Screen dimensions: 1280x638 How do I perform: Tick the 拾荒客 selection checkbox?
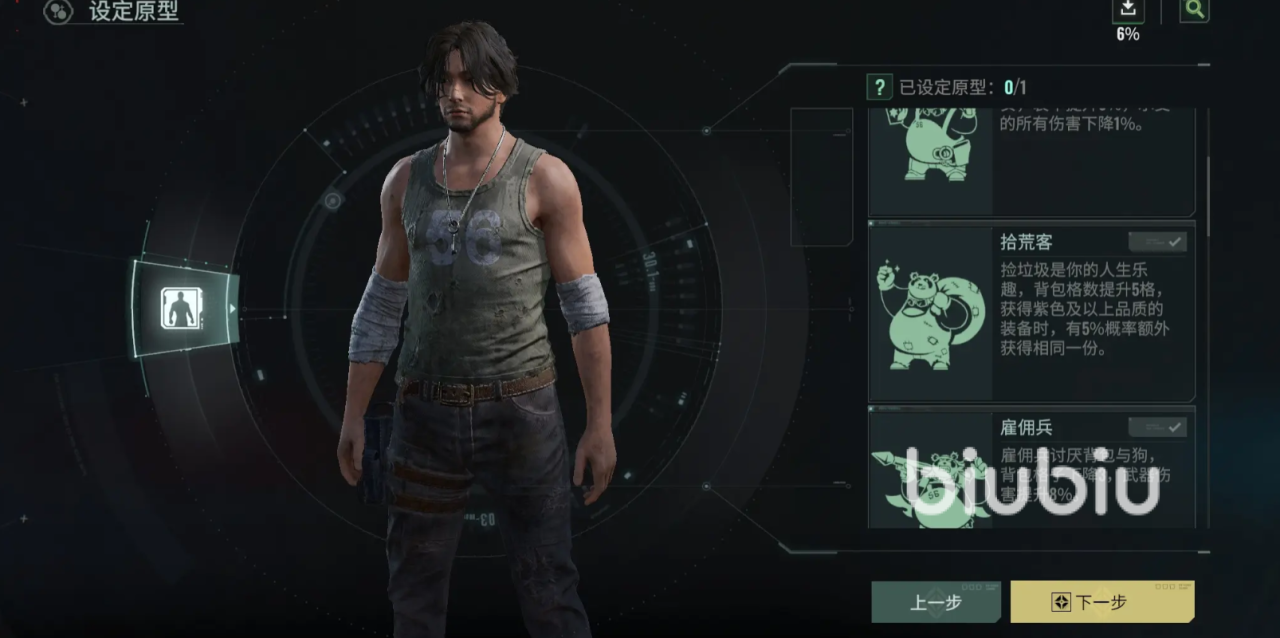click(x=1157, y=242)
